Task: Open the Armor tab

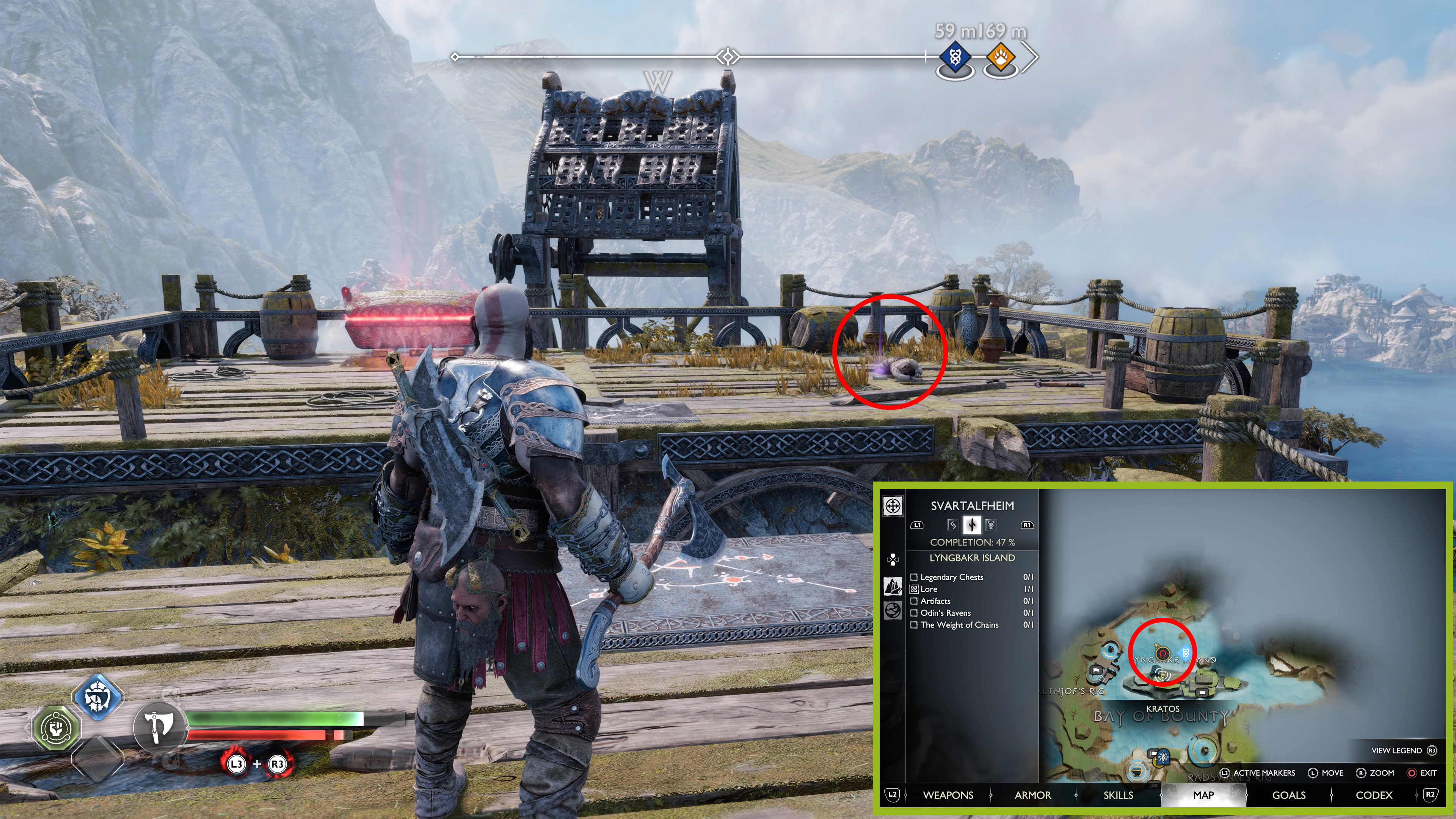Action: [x=1032, y=795]
